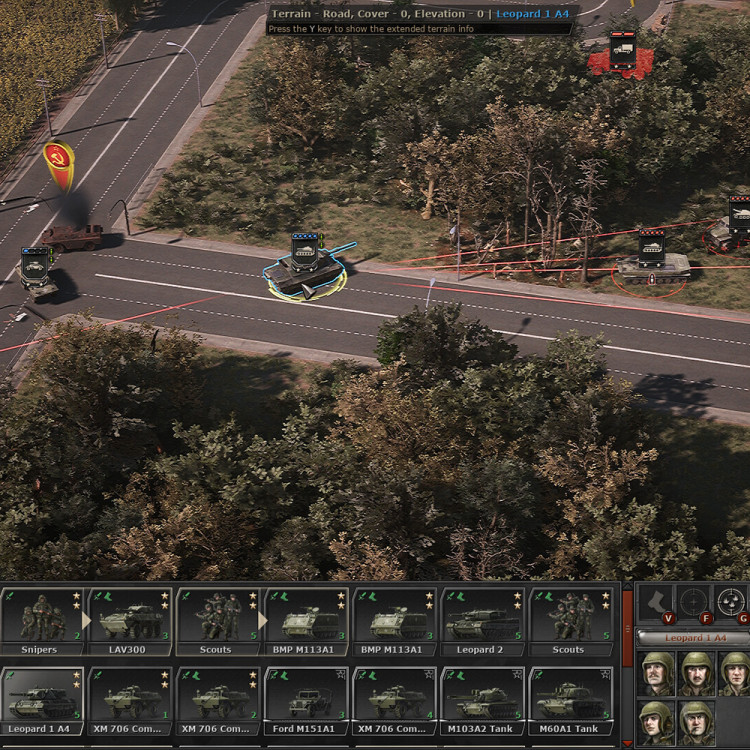Screen dimensions: 750x750
Task: Choose the M103A2 Tank card
Action: (x=482, y=700)
